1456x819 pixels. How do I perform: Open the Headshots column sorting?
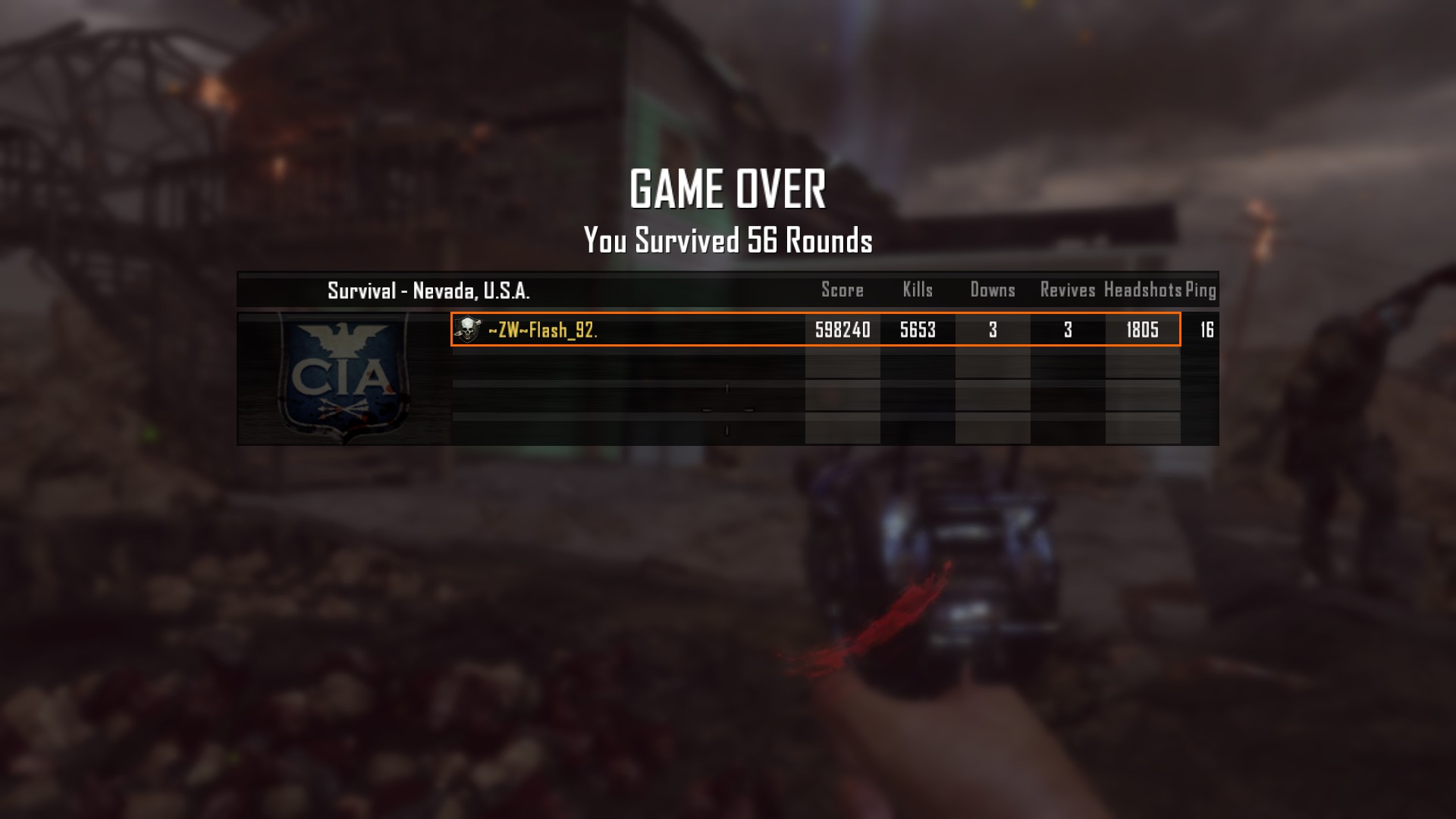[1141, 290]
